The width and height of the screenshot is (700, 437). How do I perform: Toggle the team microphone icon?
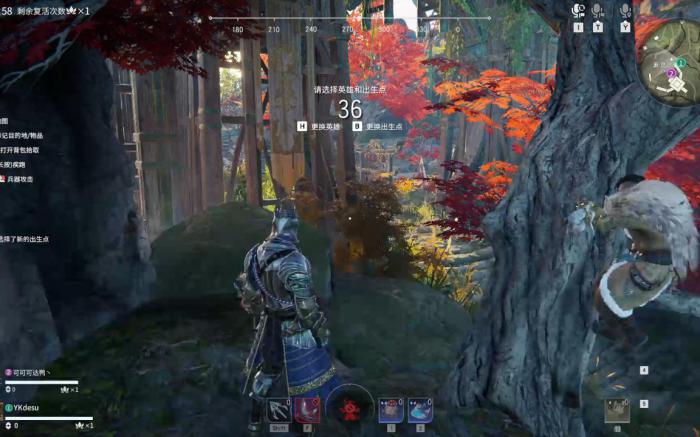point(598,11)
